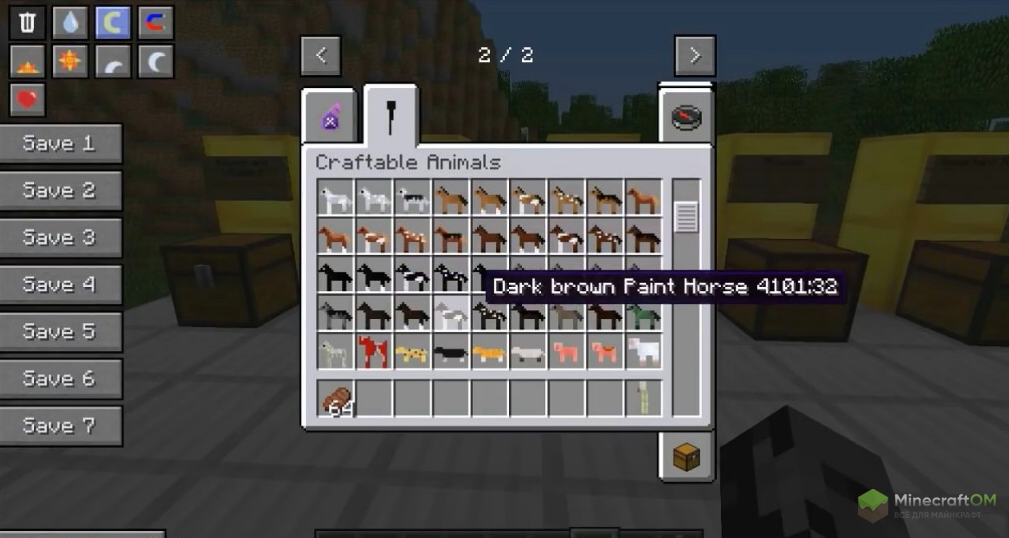Select the red horse item in the bottom row
Viewport: 1009px width, 538px height.
(x=375, y=351)
